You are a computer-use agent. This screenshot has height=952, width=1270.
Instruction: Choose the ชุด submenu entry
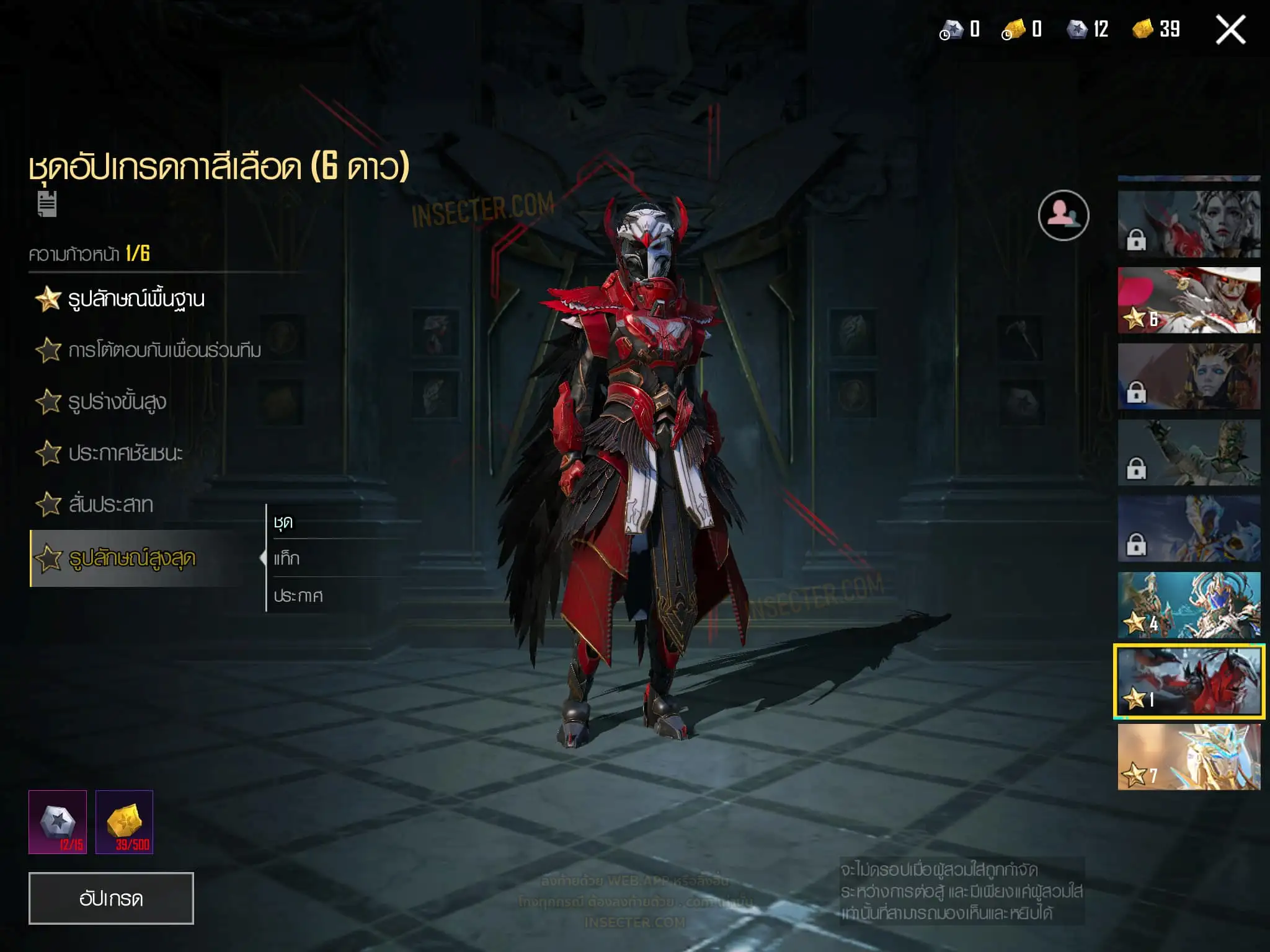[x=283, y=522]
